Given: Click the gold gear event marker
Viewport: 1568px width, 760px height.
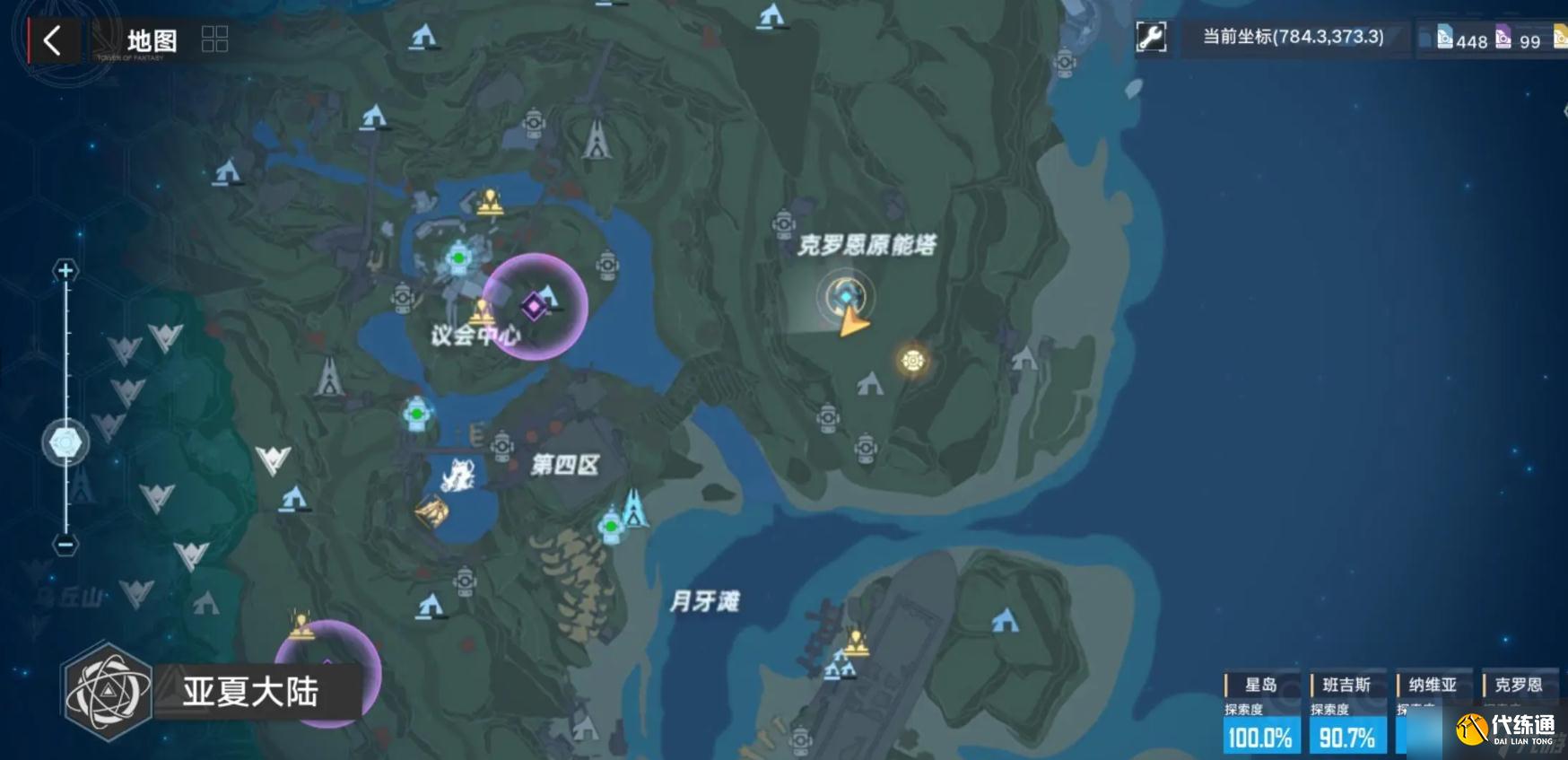Looking at the screenshot, I should 913,360.
